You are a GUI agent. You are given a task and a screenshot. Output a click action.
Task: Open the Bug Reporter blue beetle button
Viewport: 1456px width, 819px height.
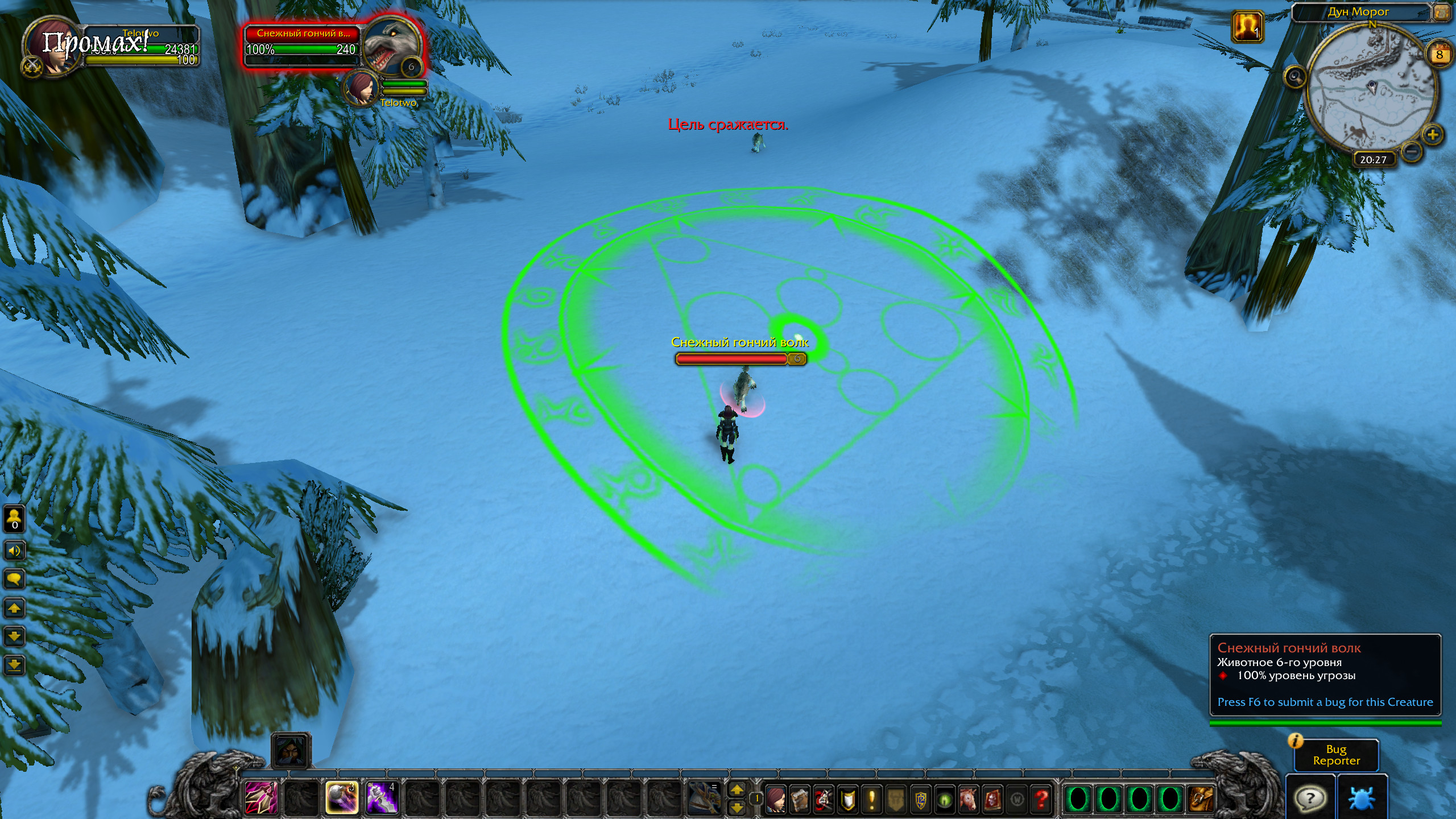pos(1361,797)
